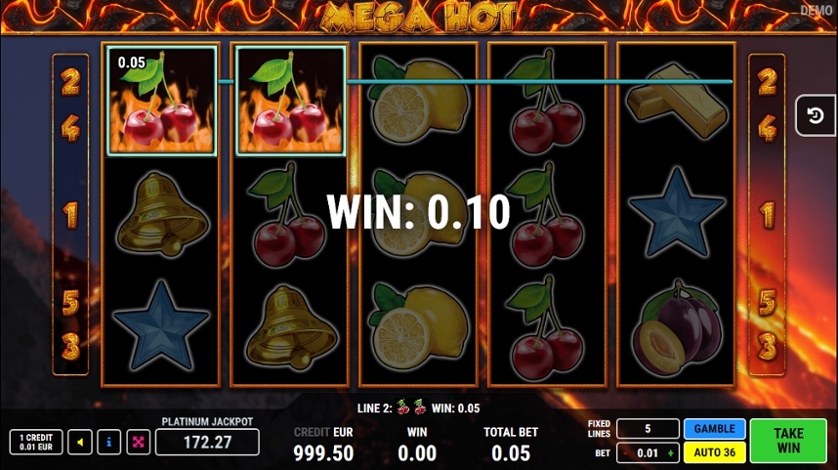
Task: Gamble the current win
Action: pos(714,429)
